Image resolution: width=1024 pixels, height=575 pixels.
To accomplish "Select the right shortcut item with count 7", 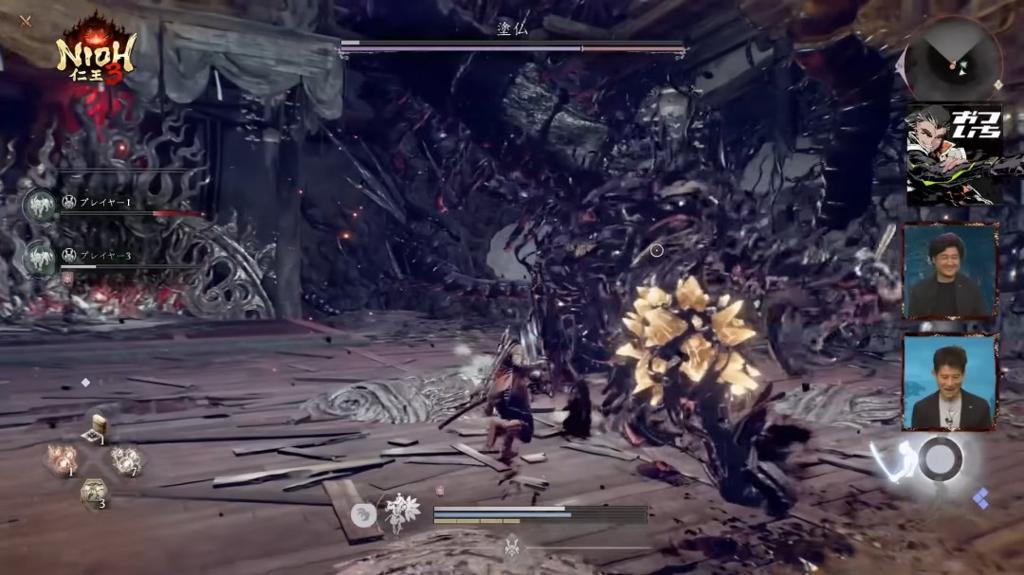I will [127, 460].
